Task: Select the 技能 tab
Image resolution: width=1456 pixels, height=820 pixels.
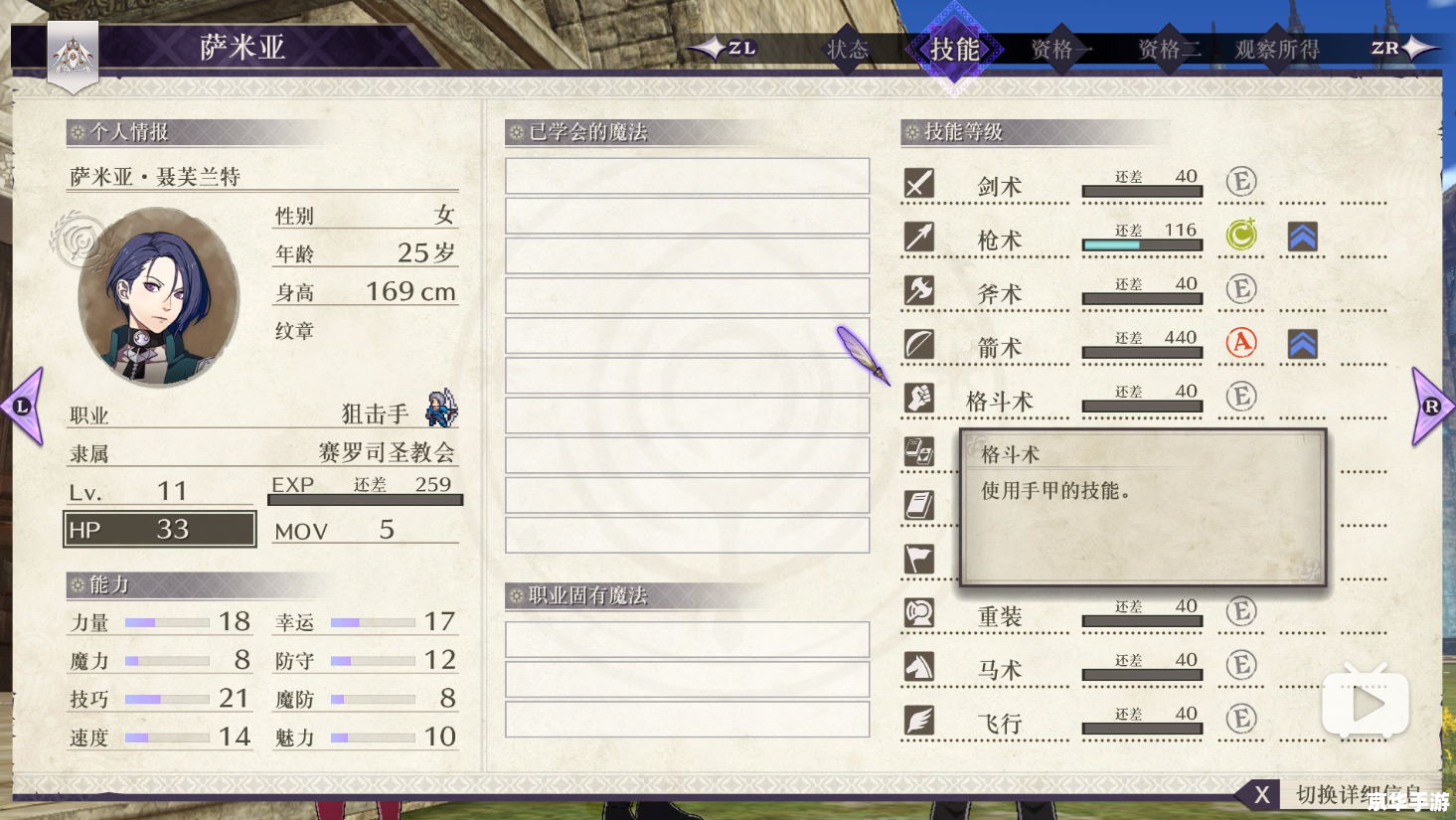Action: click(954, 49)
